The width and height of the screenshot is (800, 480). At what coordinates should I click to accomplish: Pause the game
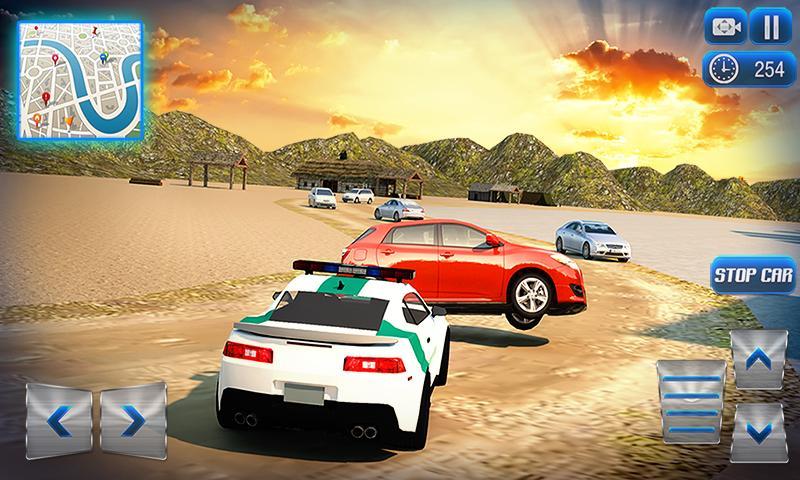[x=766, y=27]
